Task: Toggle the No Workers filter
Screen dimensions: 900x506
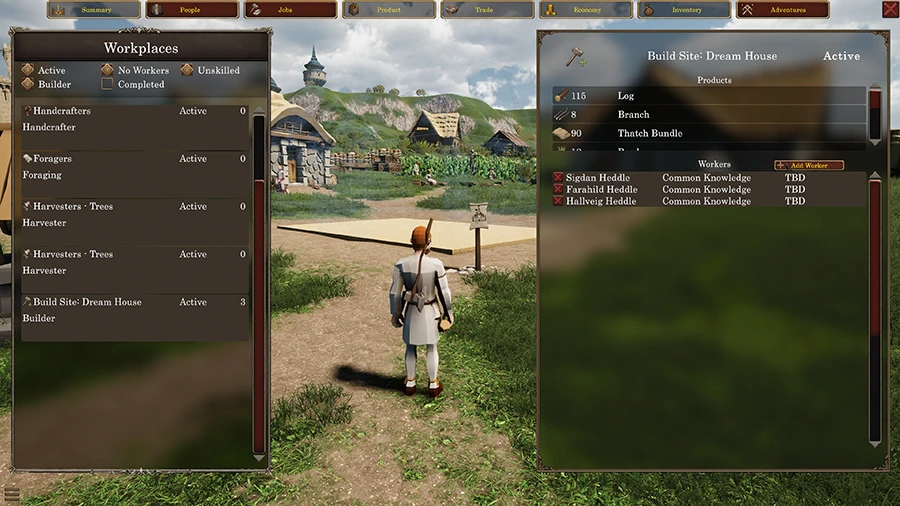Action: pos(108,71)
